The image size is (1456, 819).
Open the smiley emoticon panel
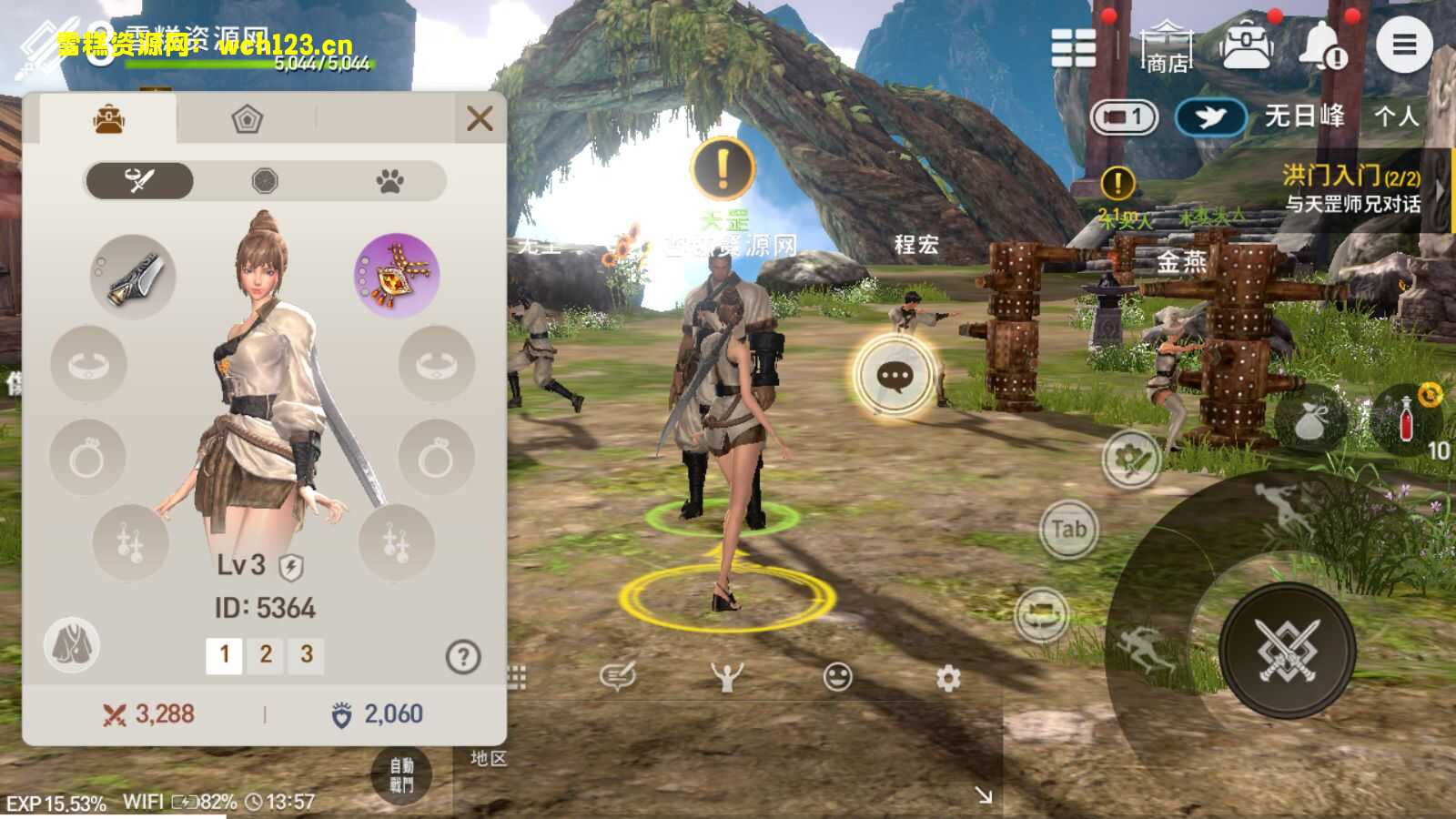tap(836, 675)
